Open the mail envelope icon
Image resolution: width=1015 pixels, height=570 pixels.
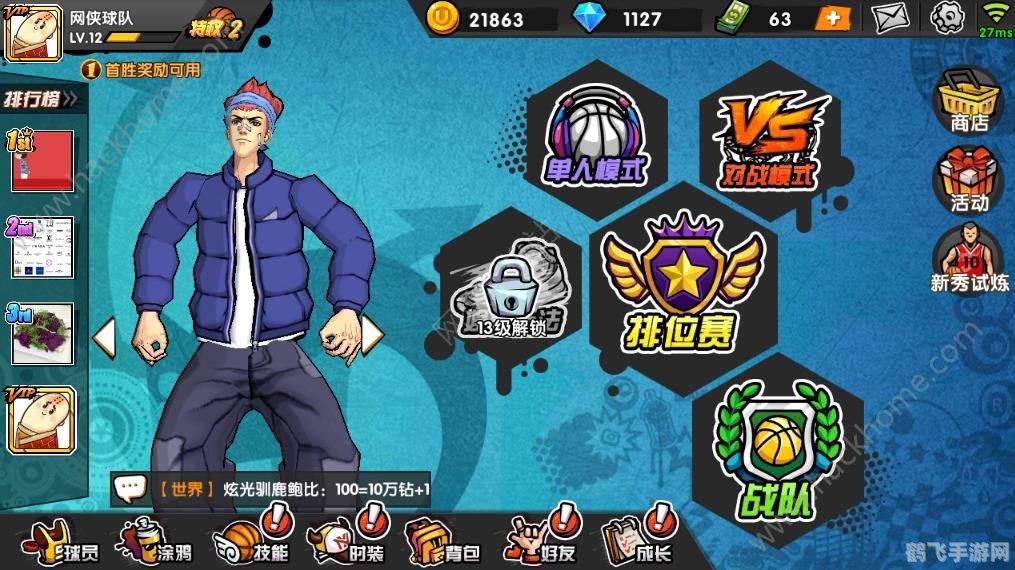[891, 17]
